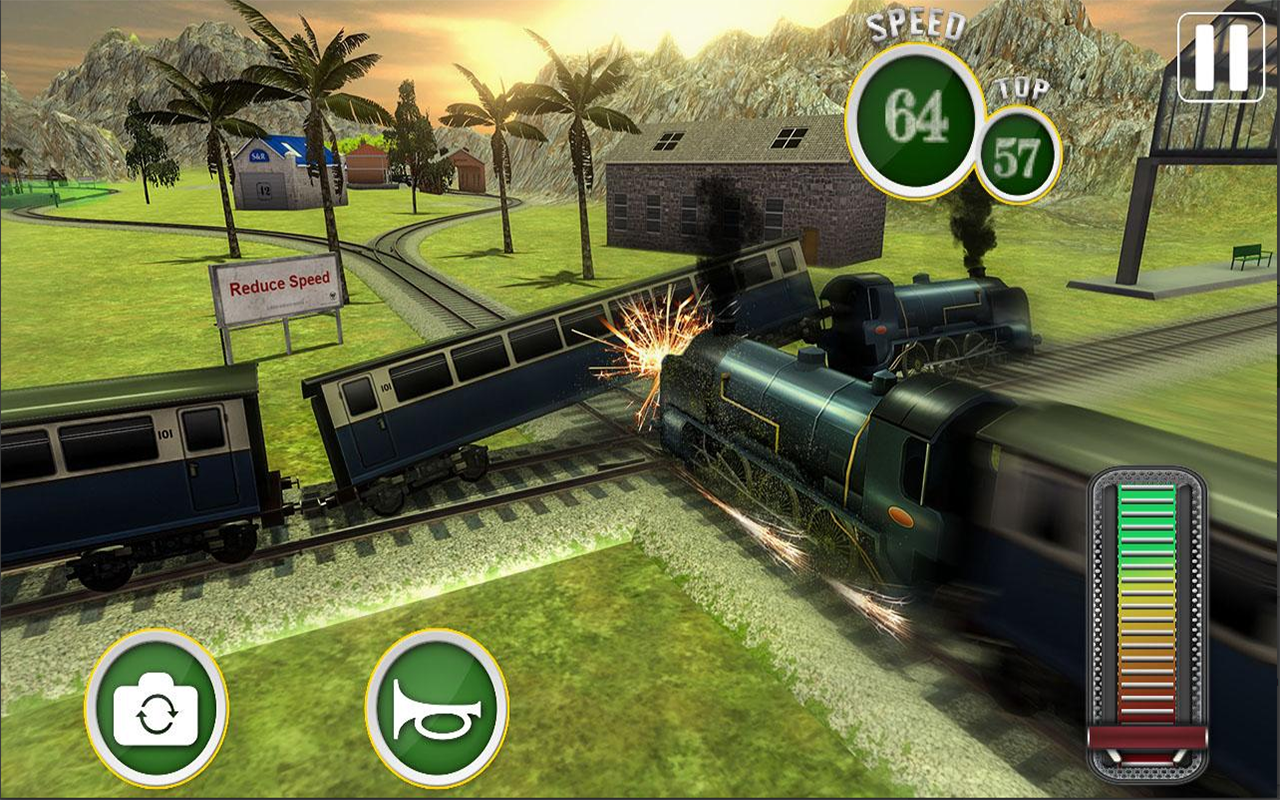Adjust the throttle speed lever

coord(1146,738)
